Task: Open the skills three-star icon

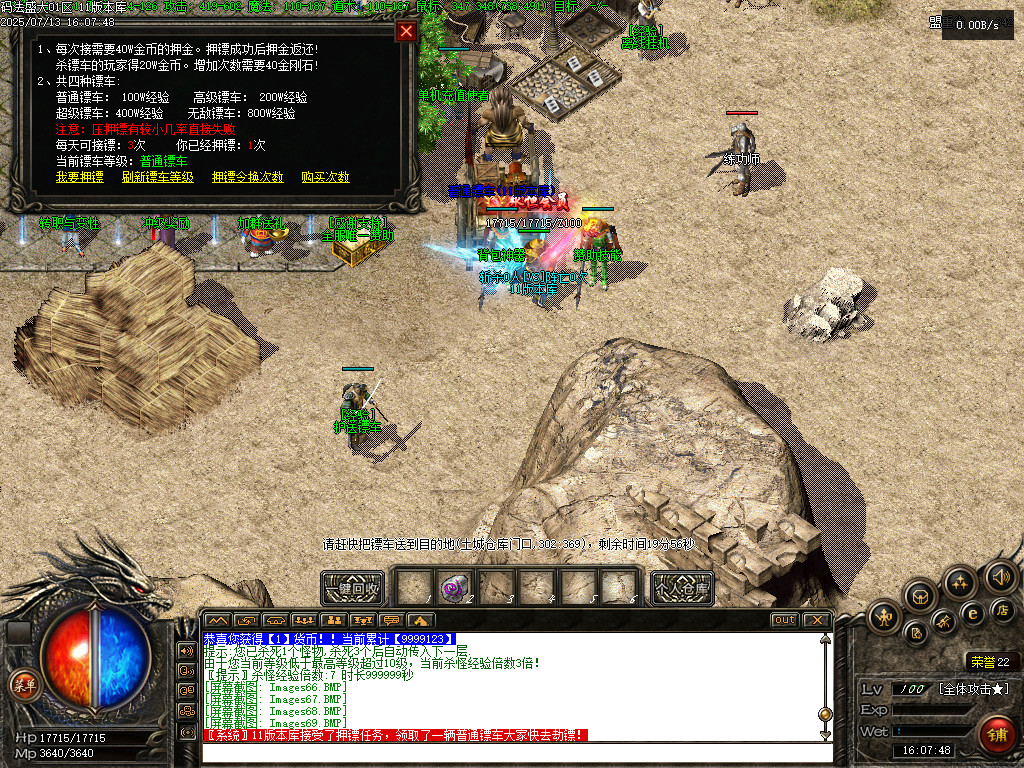Action: pos(959,582)
